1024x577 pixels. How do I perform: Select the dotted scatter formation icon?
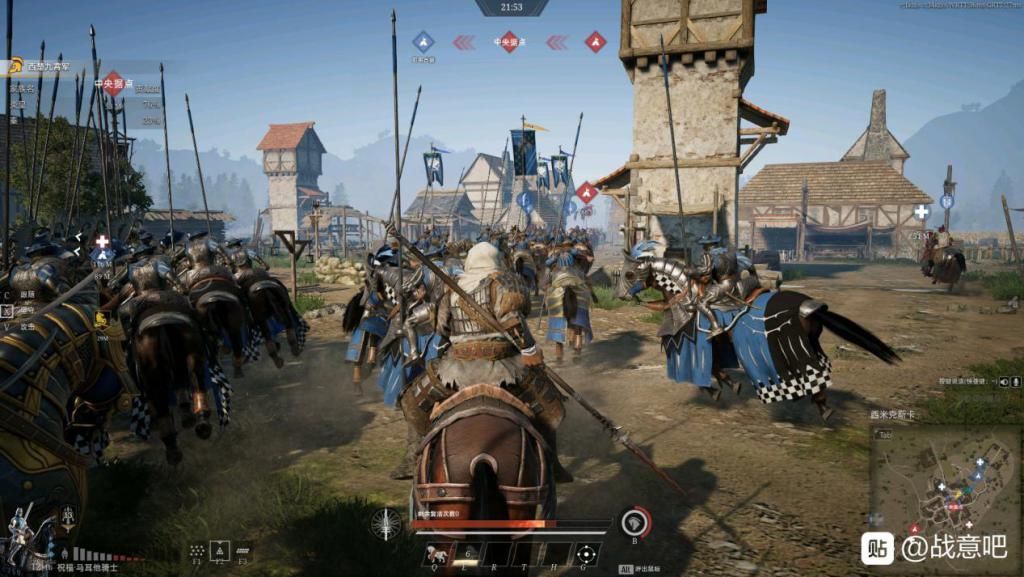(x=198, y=550)
